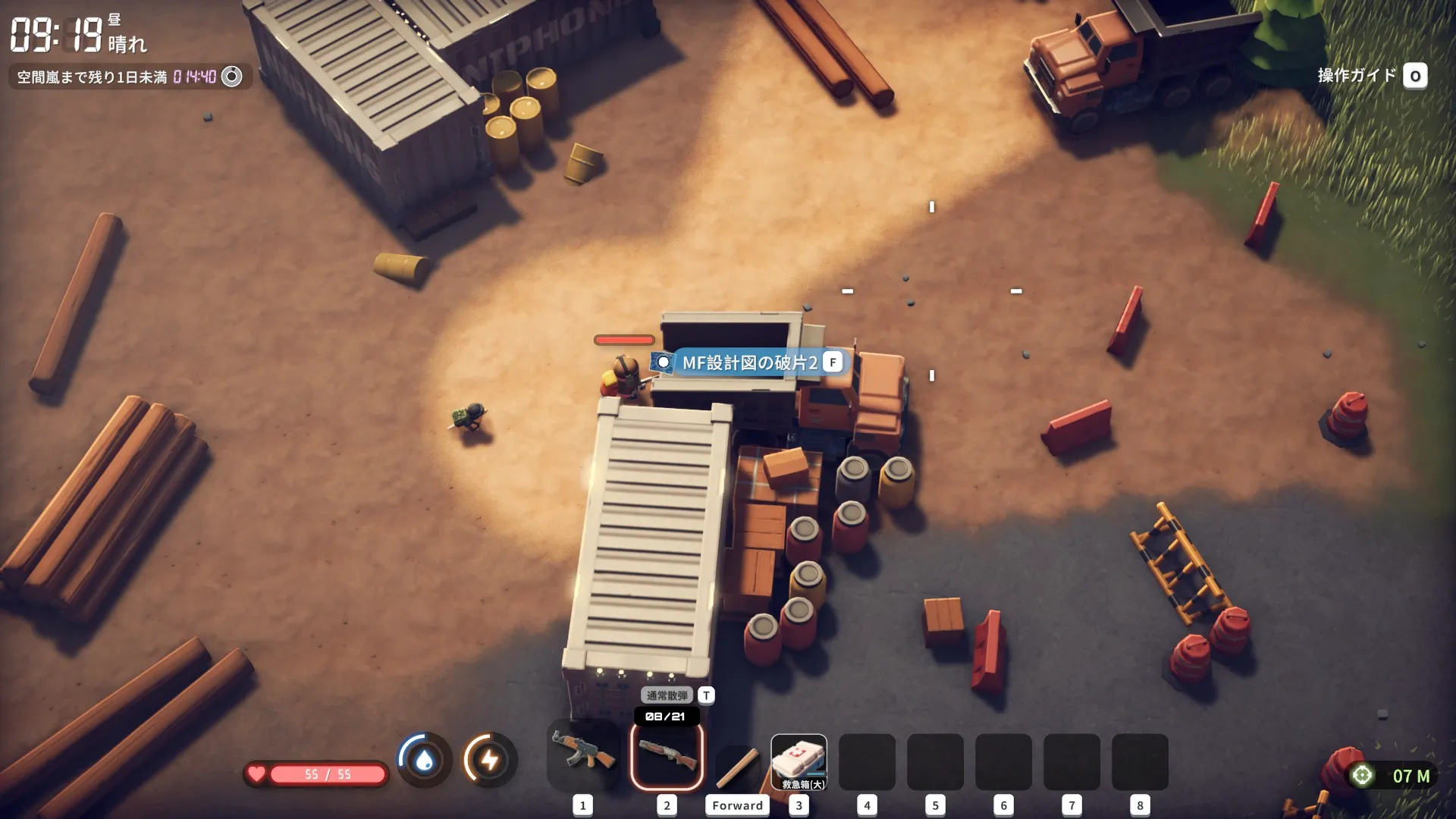Choose the wooden stick melee slot
Viewport: 1456px width, 819px height.
pyautogui.click(x=737, y=766)
